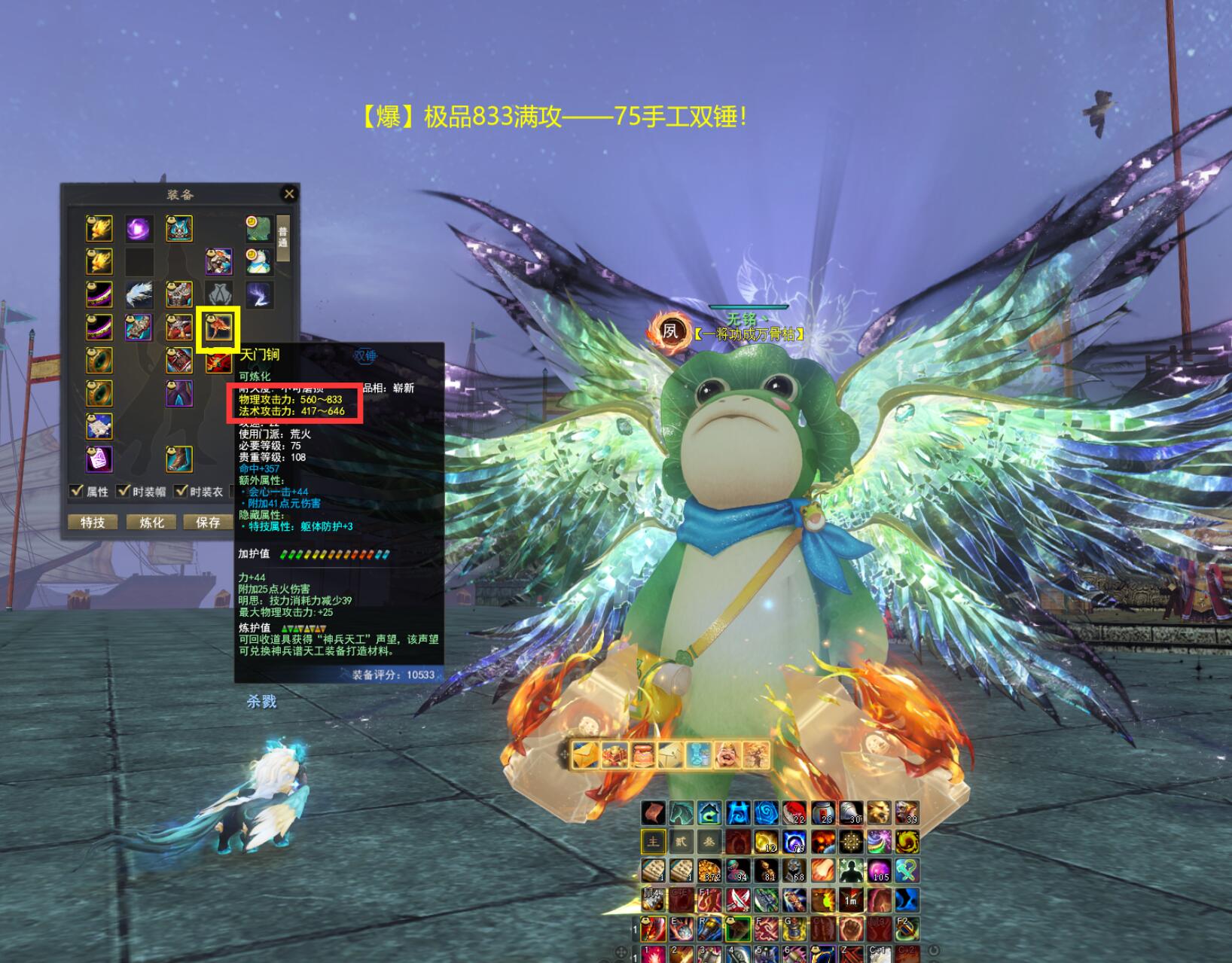Screen dimensions: 1232x963
Task: Select the purple trousers equipment slot
Action: (179, 393)
